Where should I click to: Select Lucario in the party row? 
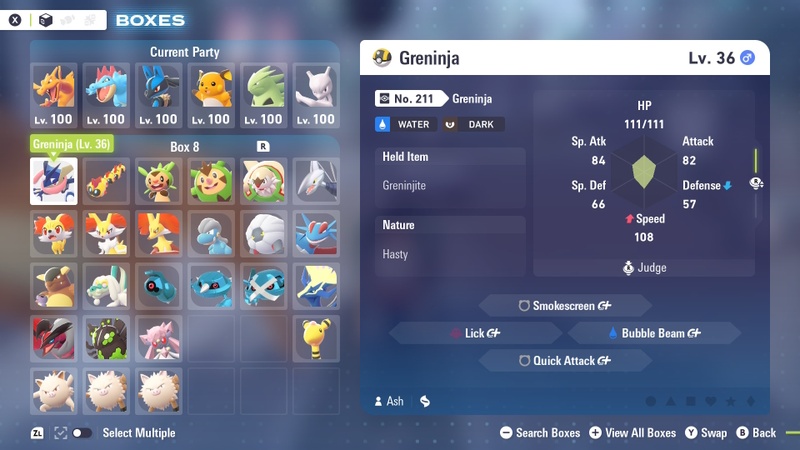pos(160,95)
